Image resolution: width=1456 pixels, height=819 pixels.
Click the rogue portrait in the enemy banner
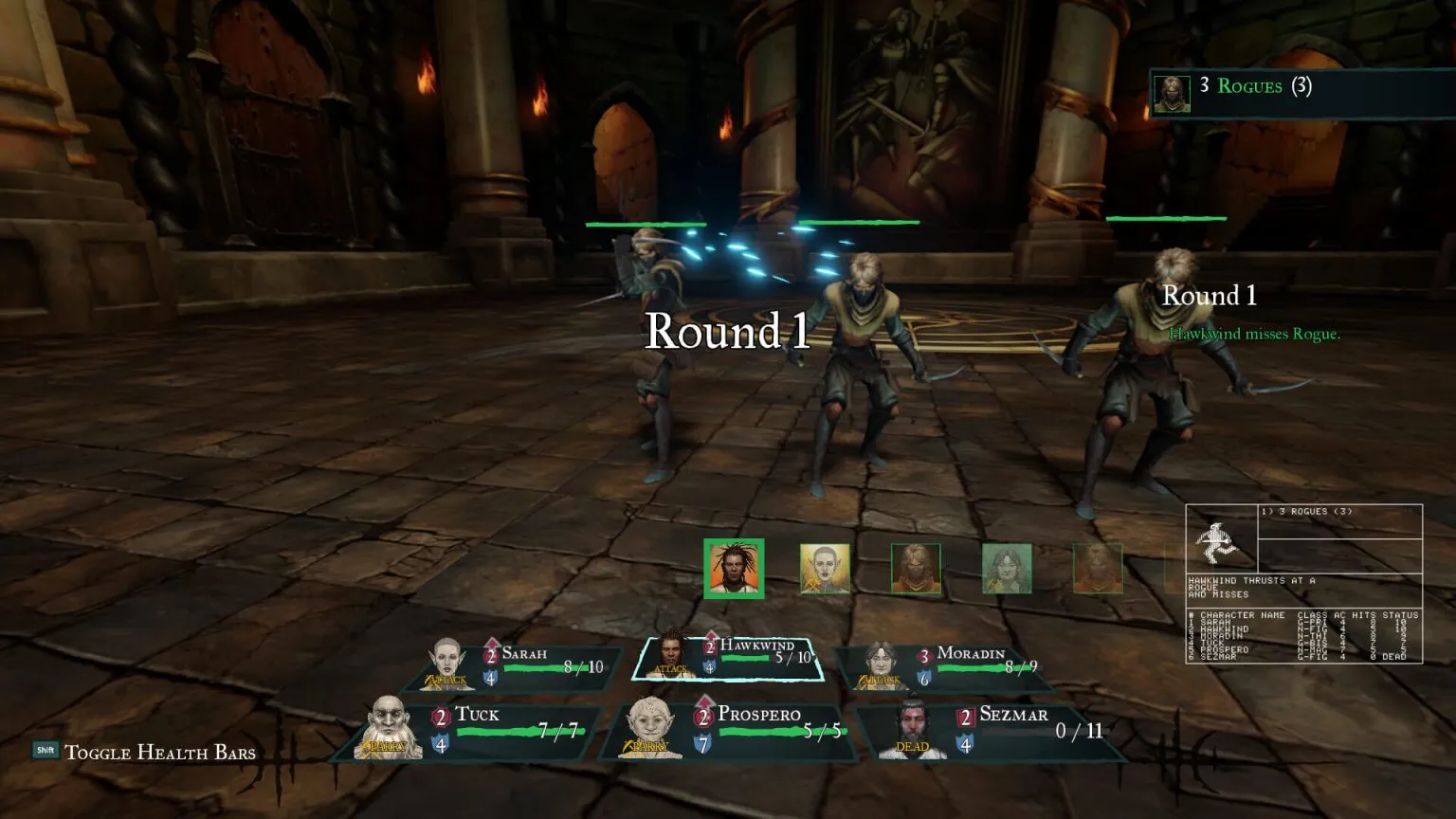coord(1173,90)
